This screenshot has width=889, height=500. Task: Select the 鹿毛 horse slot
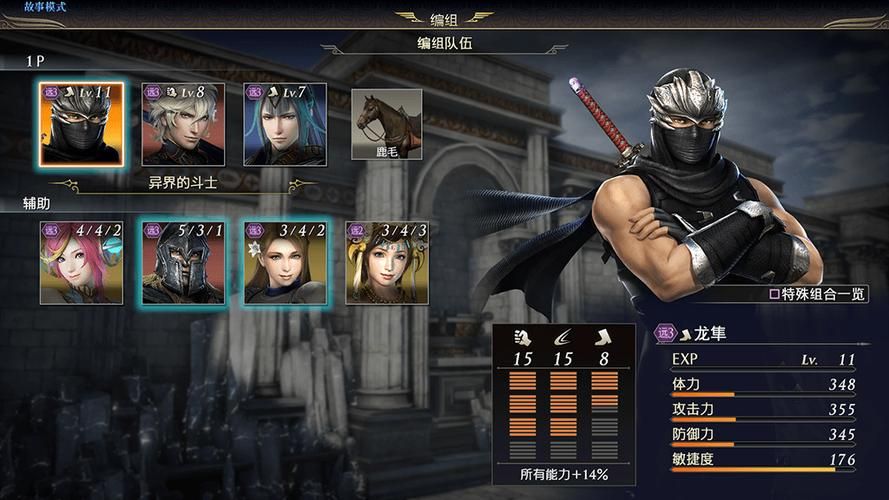pos(386,124)
